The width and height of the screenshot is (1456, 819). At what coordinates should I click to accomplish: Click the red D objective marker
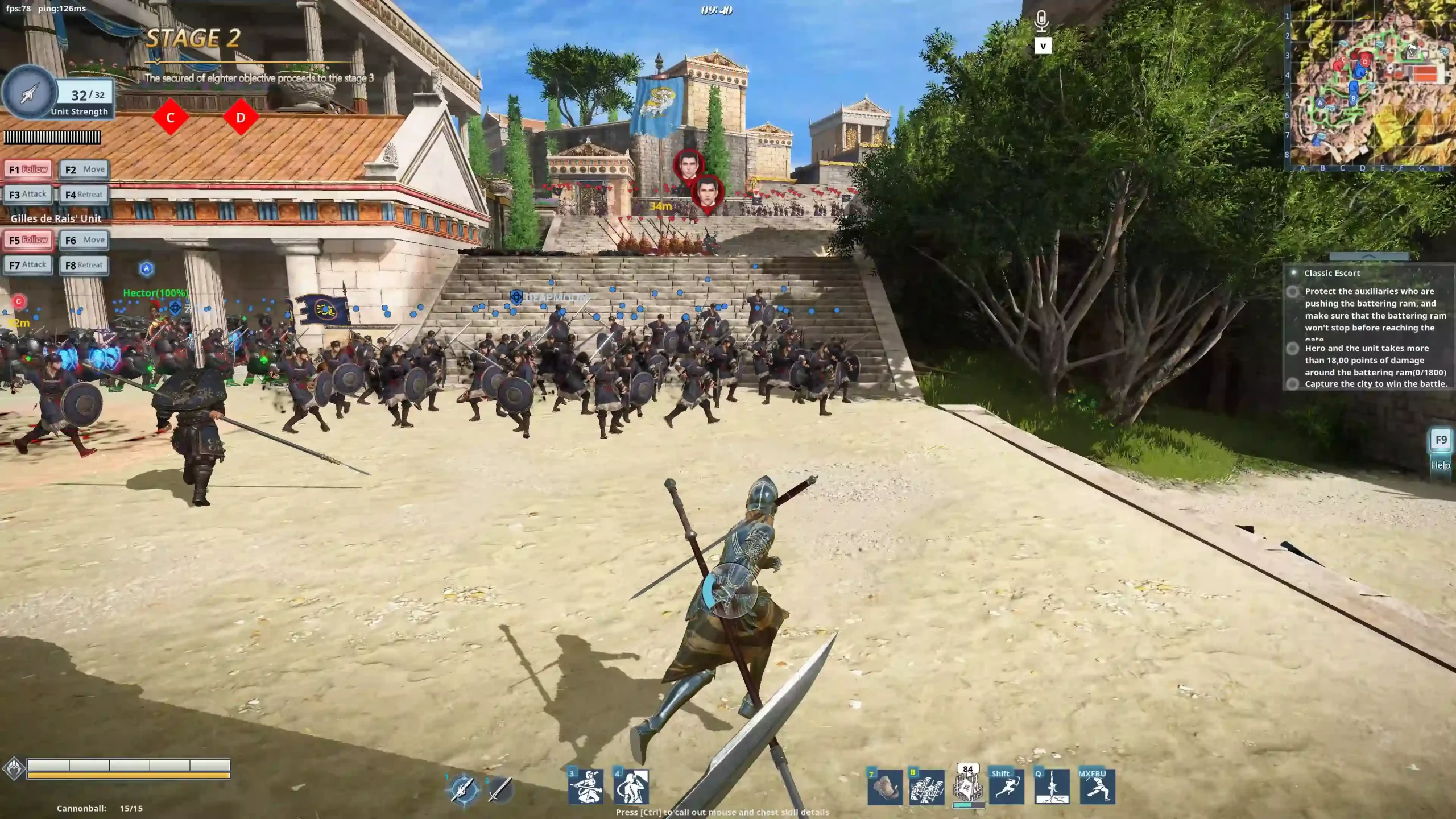241,118
